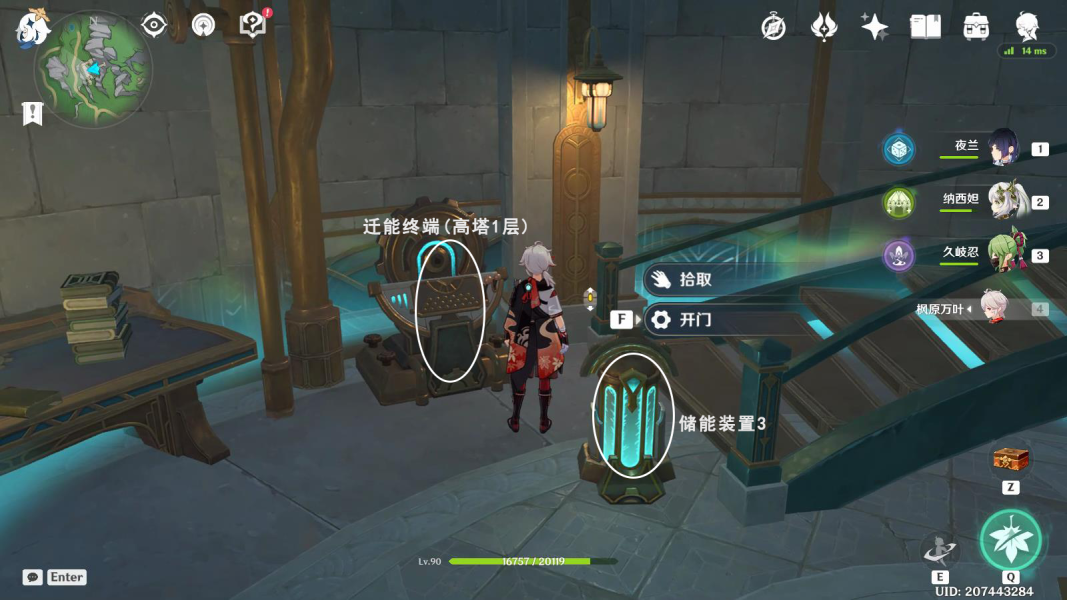Viewport: 1067px width, 600px height.
Task: Open the adventurer handbook icon
Action: pos(925,27)
